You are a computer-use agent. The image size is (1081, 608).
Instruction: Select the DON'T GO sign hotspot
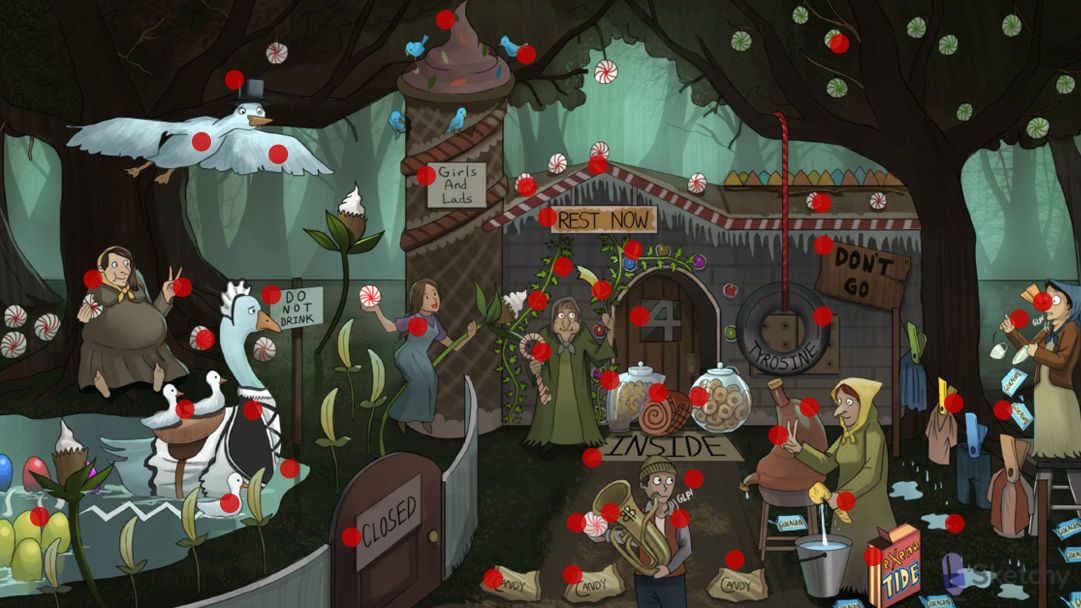[x=823, y=245]
